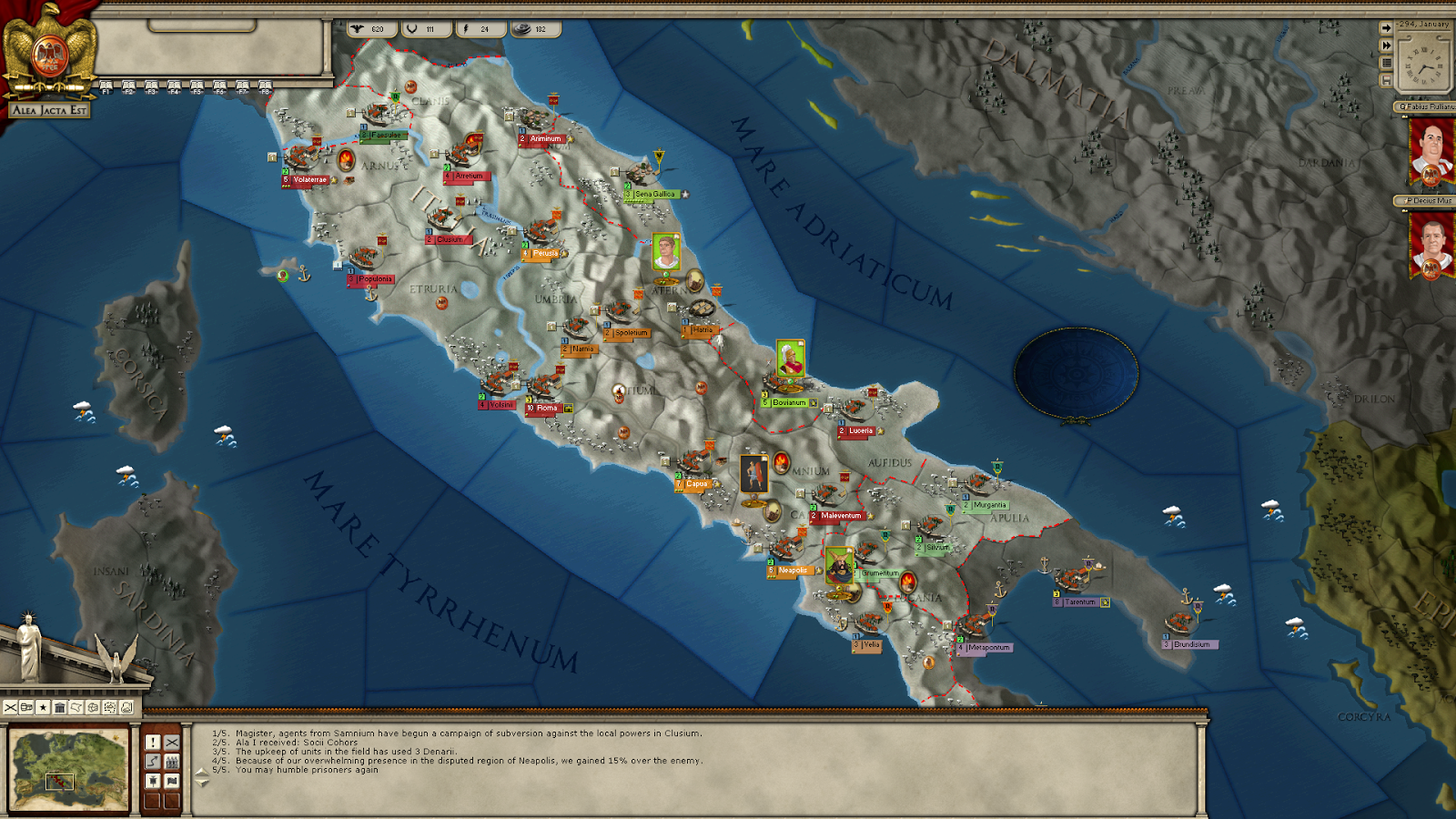Select the region map filter icon

pos(76,707)
